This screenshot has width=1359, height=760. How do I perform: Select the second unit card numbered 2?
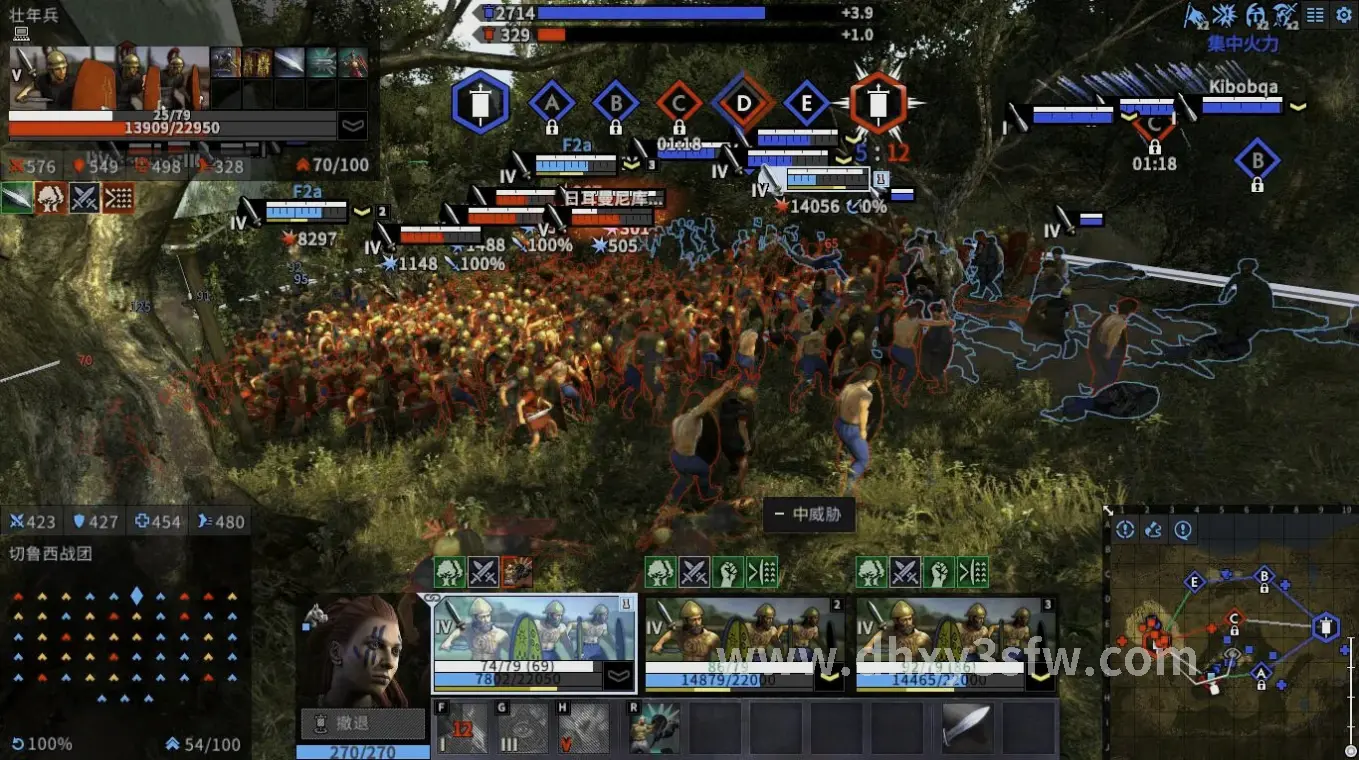(744, 640)
